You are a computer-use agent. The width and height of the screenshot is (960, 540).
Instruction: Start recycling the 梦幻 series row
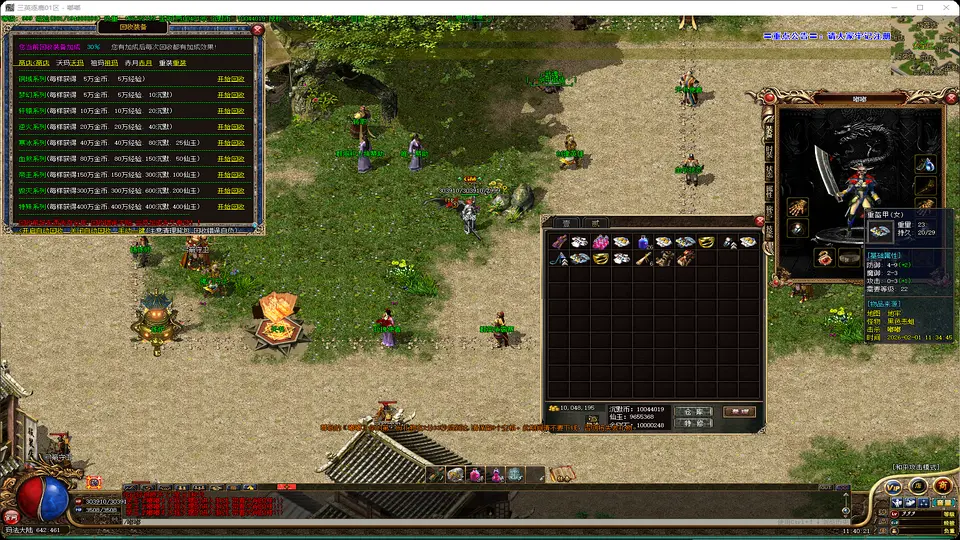point(231,94)
